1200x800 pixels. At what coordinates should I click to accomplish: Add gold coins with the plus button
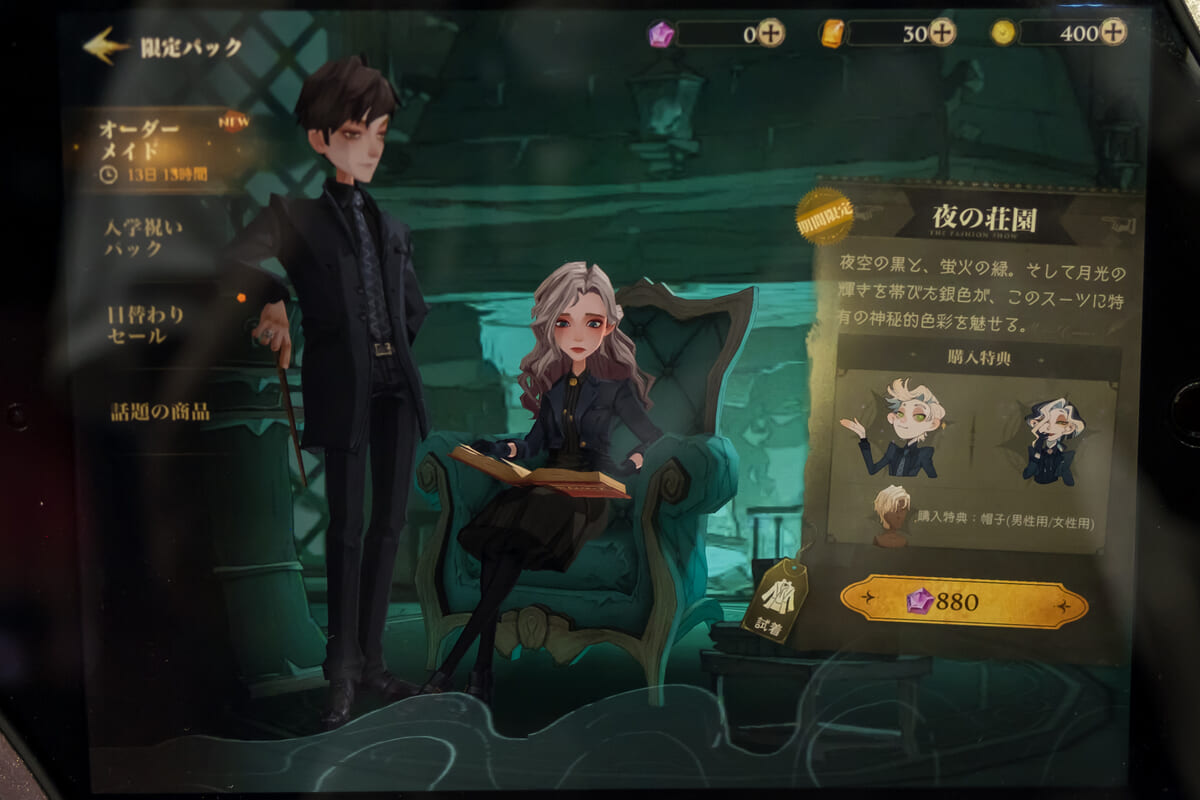point(1113,33)
